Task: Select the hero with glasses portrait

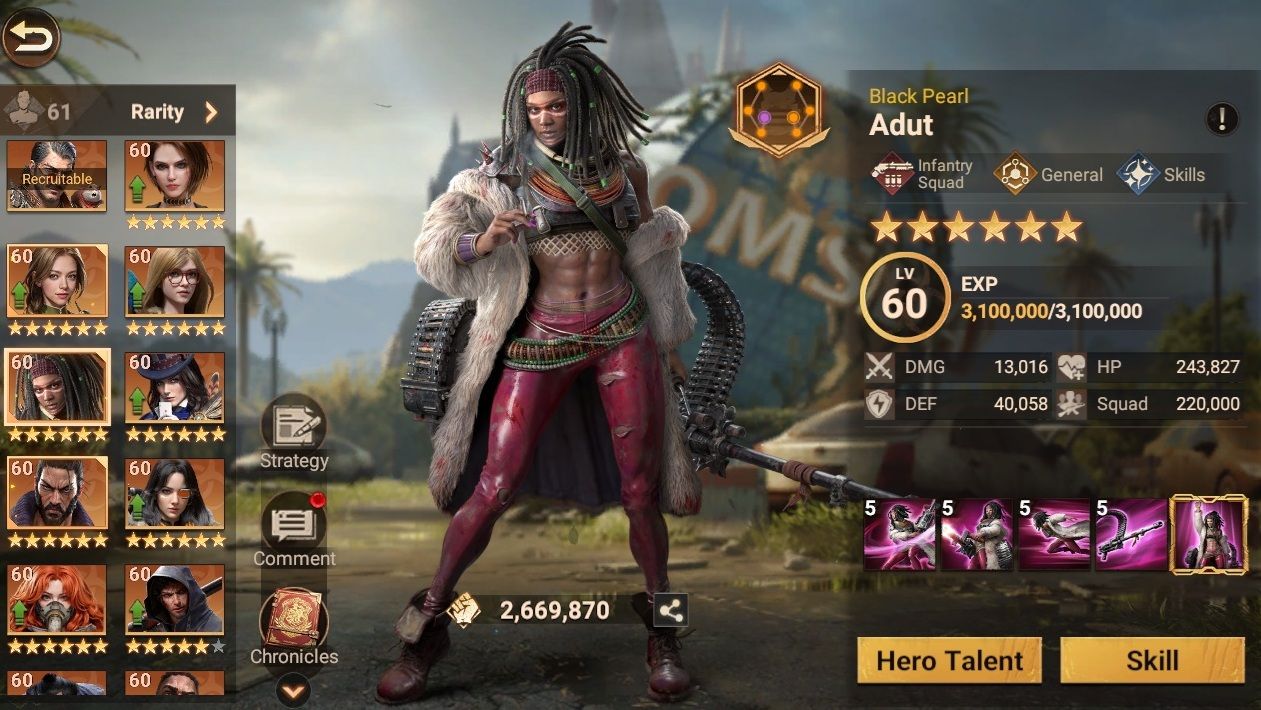Action: click(x=175, y=281)
